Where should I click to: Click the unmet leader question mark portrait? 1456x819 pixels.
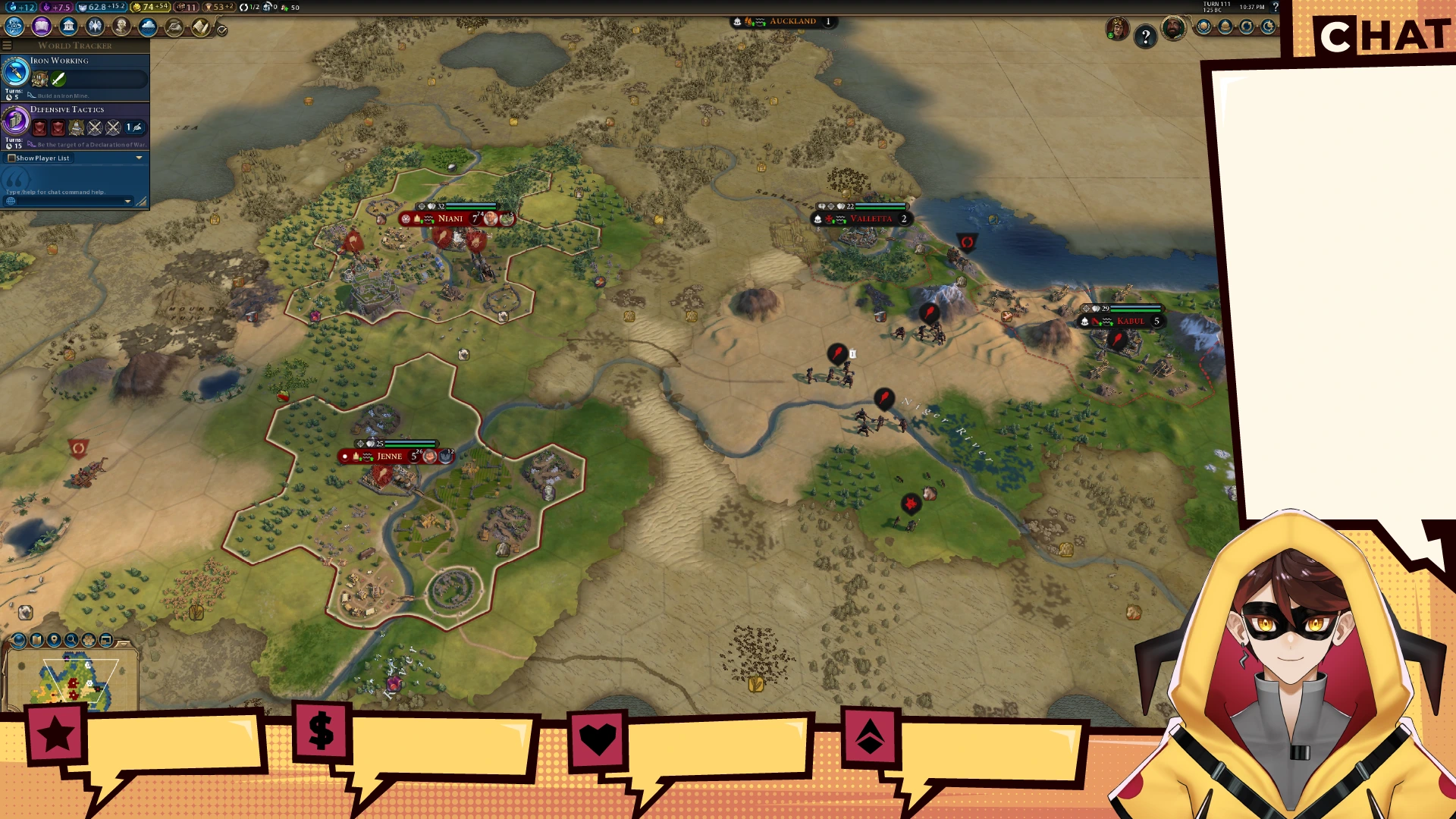(x=1145, y=36)
